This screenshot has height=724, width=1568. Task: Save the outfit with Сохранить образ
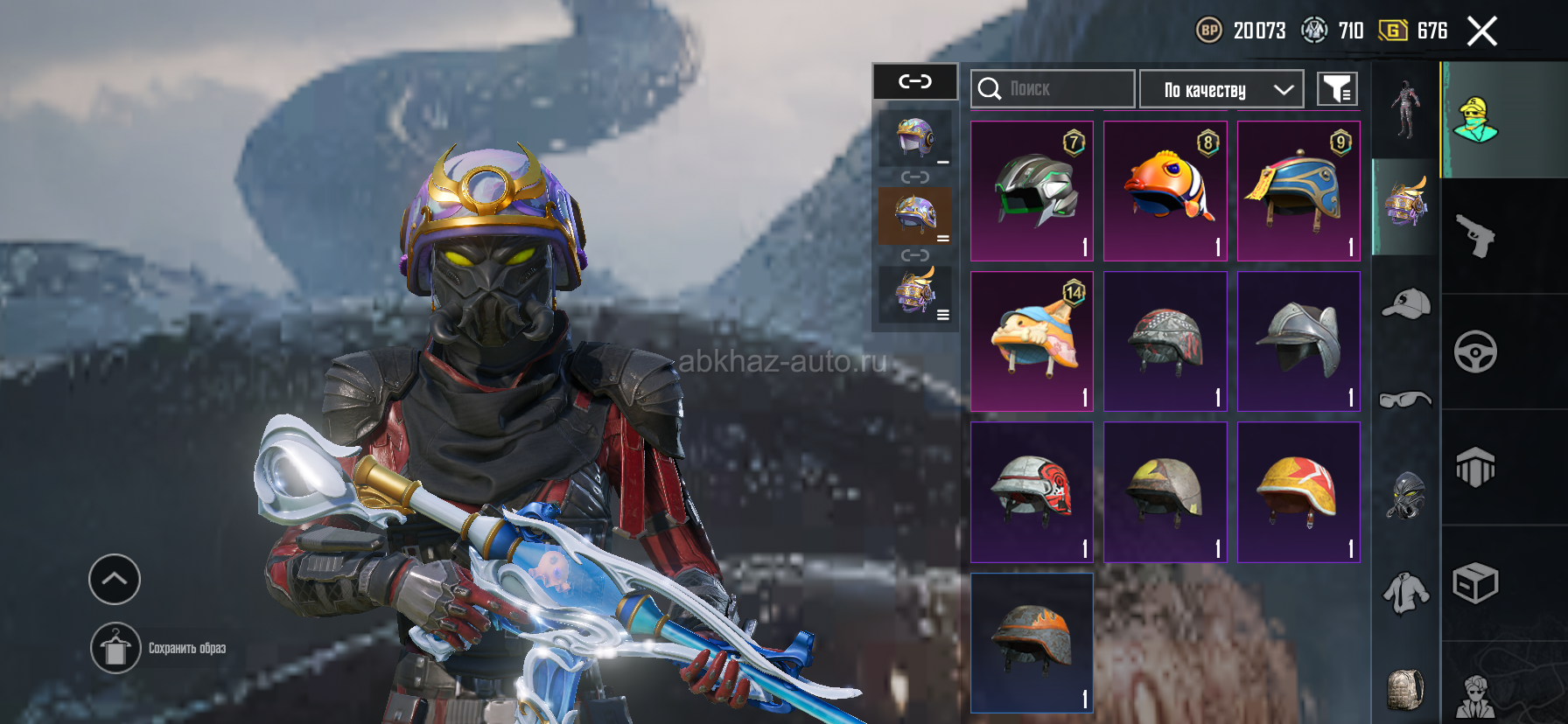[115, 648]
